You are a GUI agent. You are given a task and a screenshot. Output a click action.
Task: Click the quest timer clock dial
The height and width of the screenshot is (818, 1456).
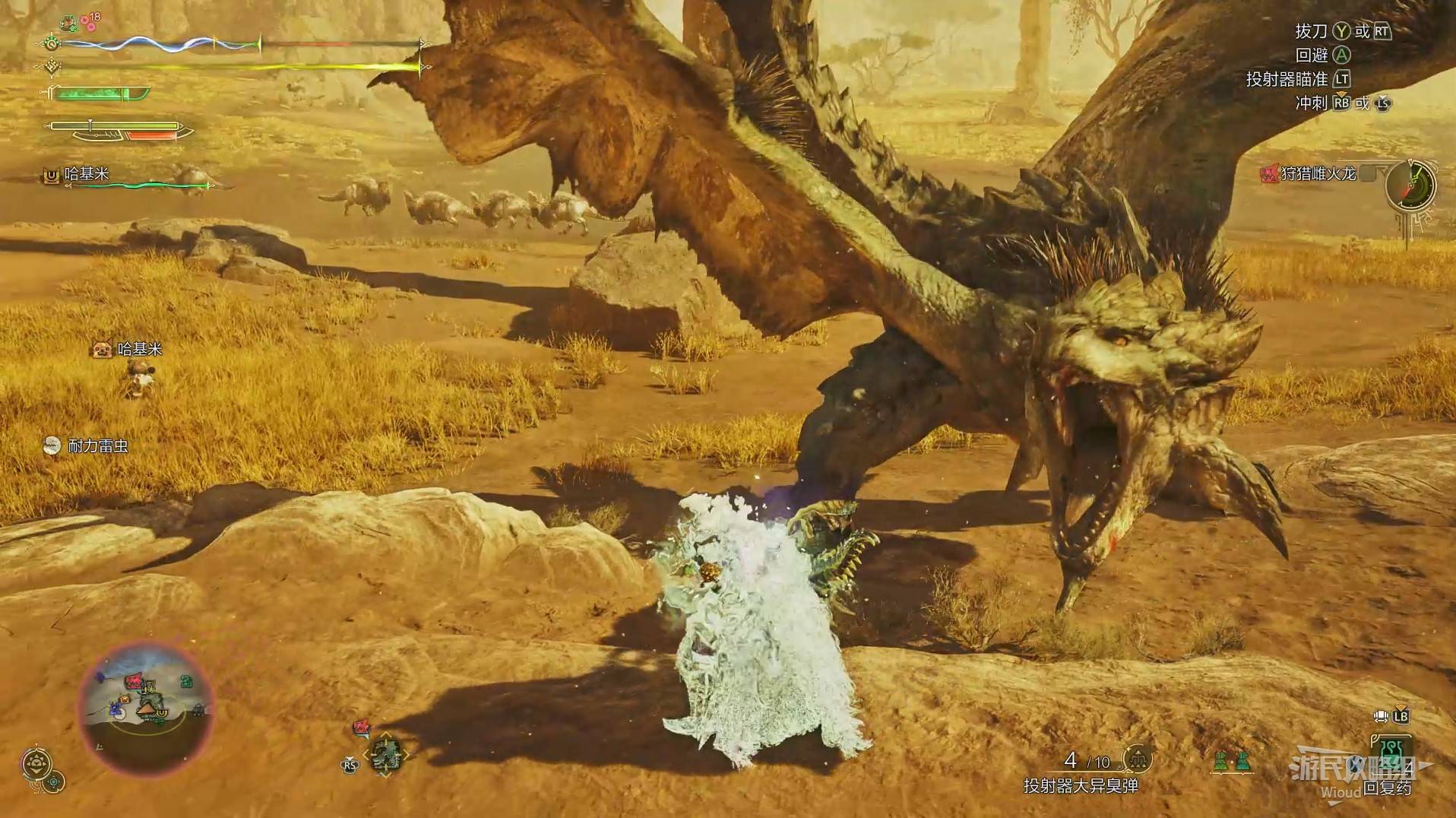pyautogui.click(x=1410, y=185)
